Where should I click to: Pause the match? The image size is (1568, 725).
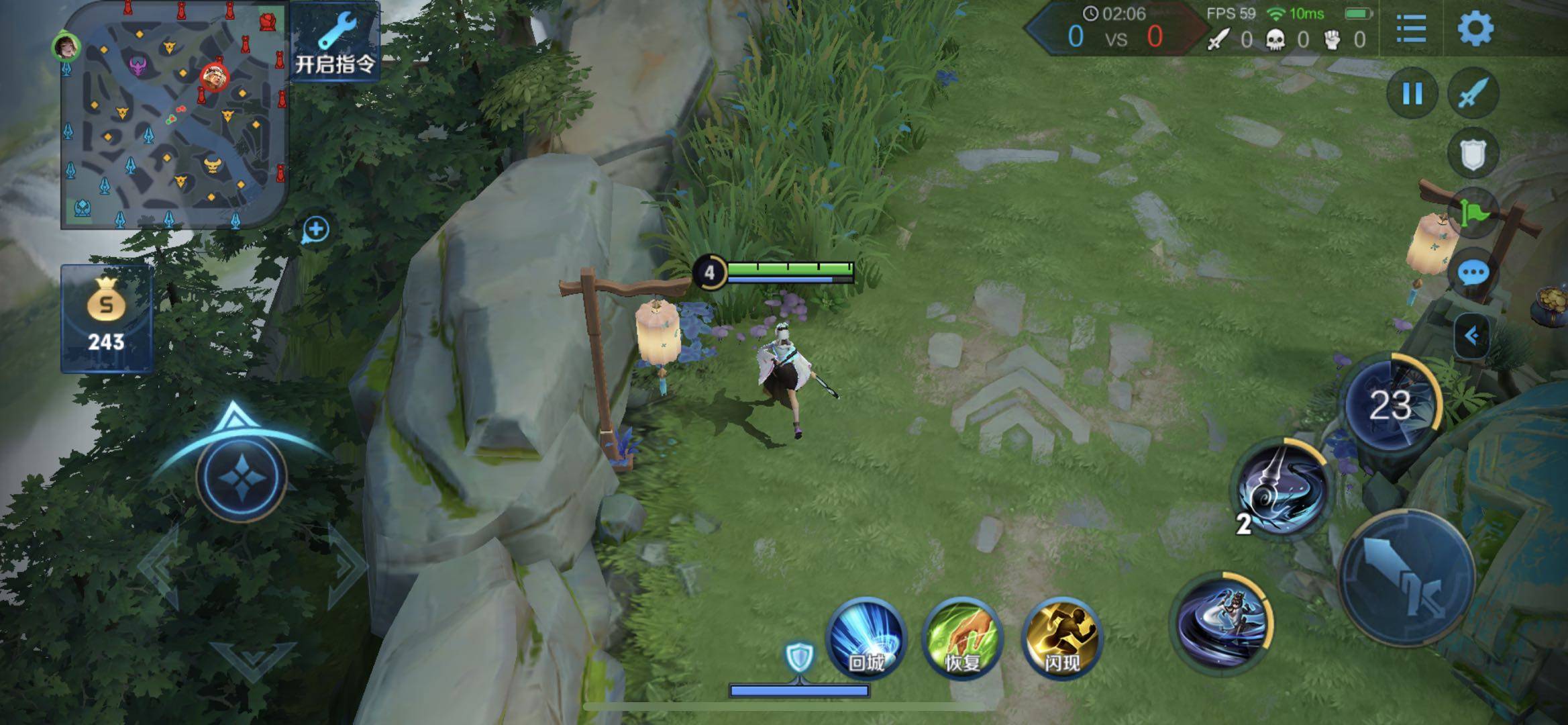[1412, 94]
